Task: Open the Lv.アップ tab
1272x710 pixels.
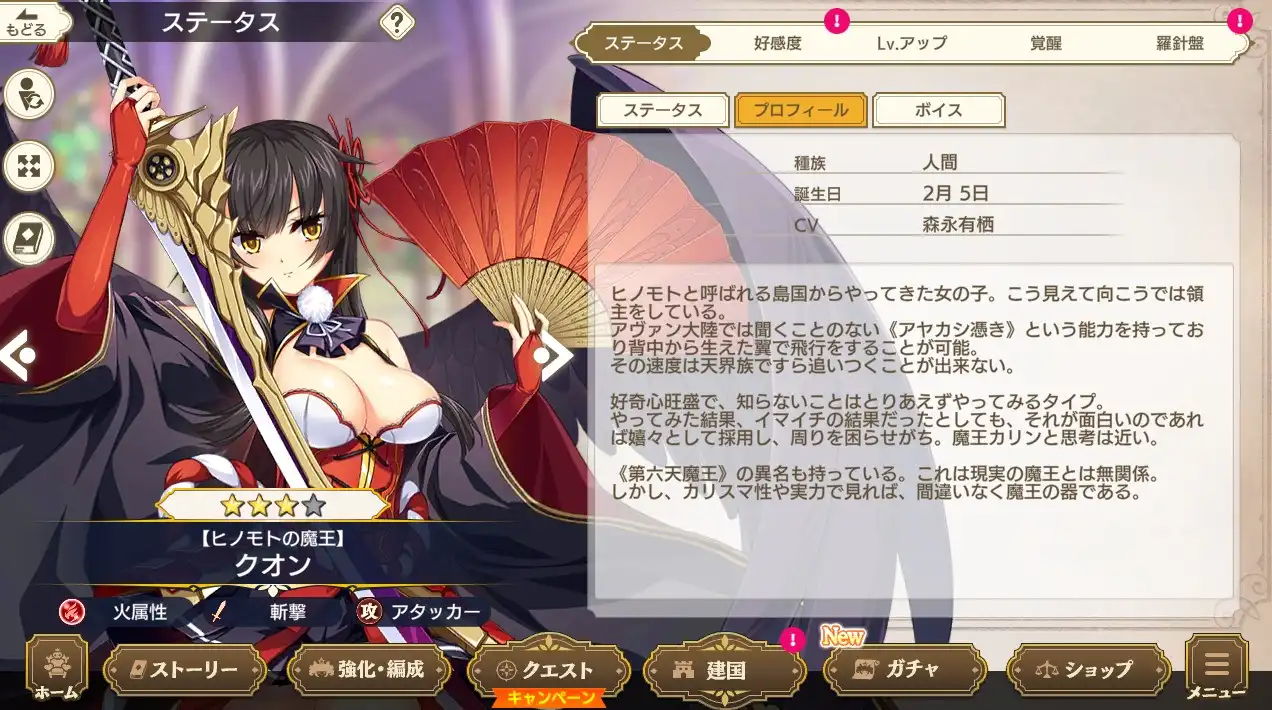Action: point(911,44)
